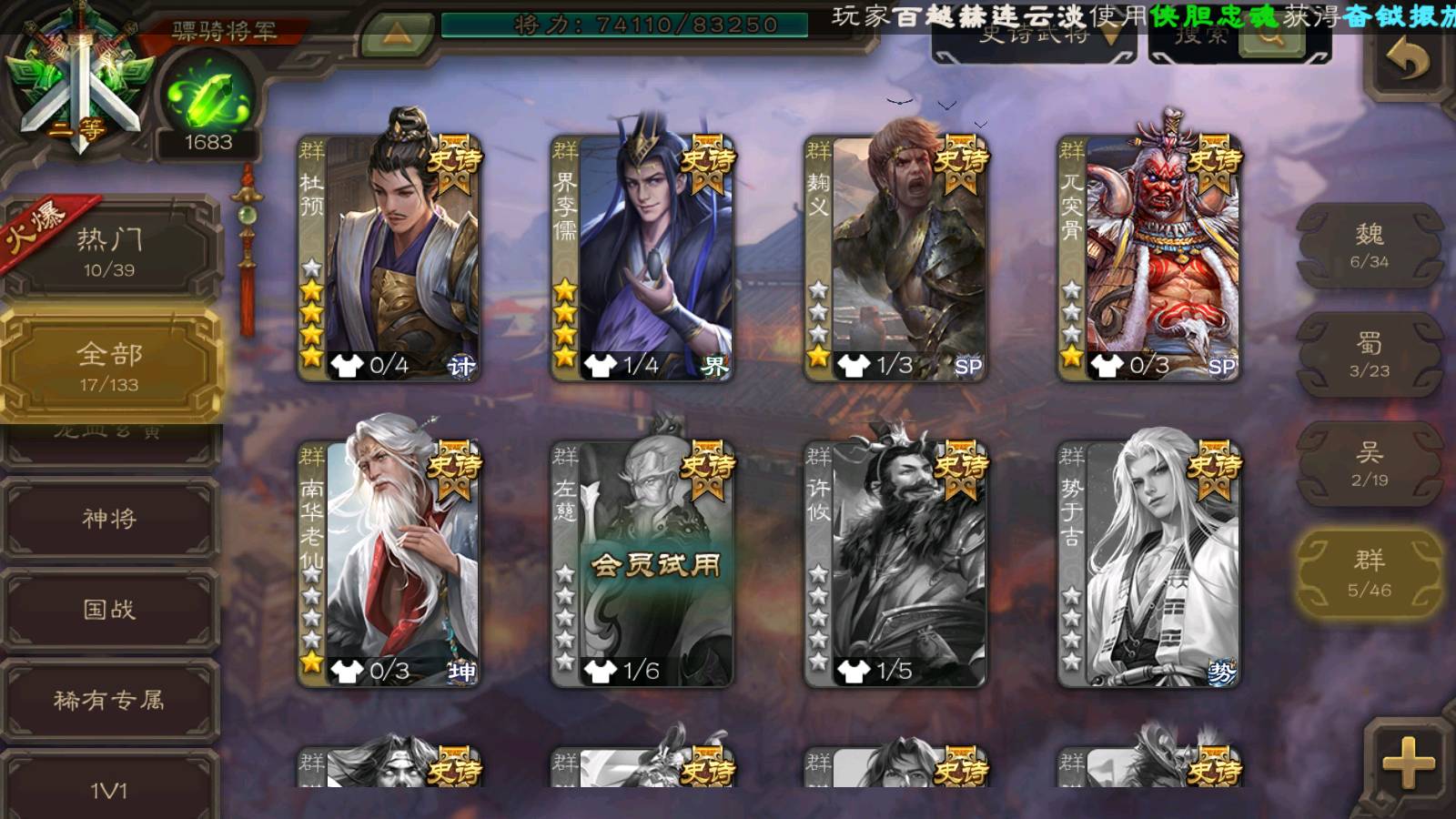Show the 稀有专属 category
Viewport: 1456px width, 819px height.
109,700
